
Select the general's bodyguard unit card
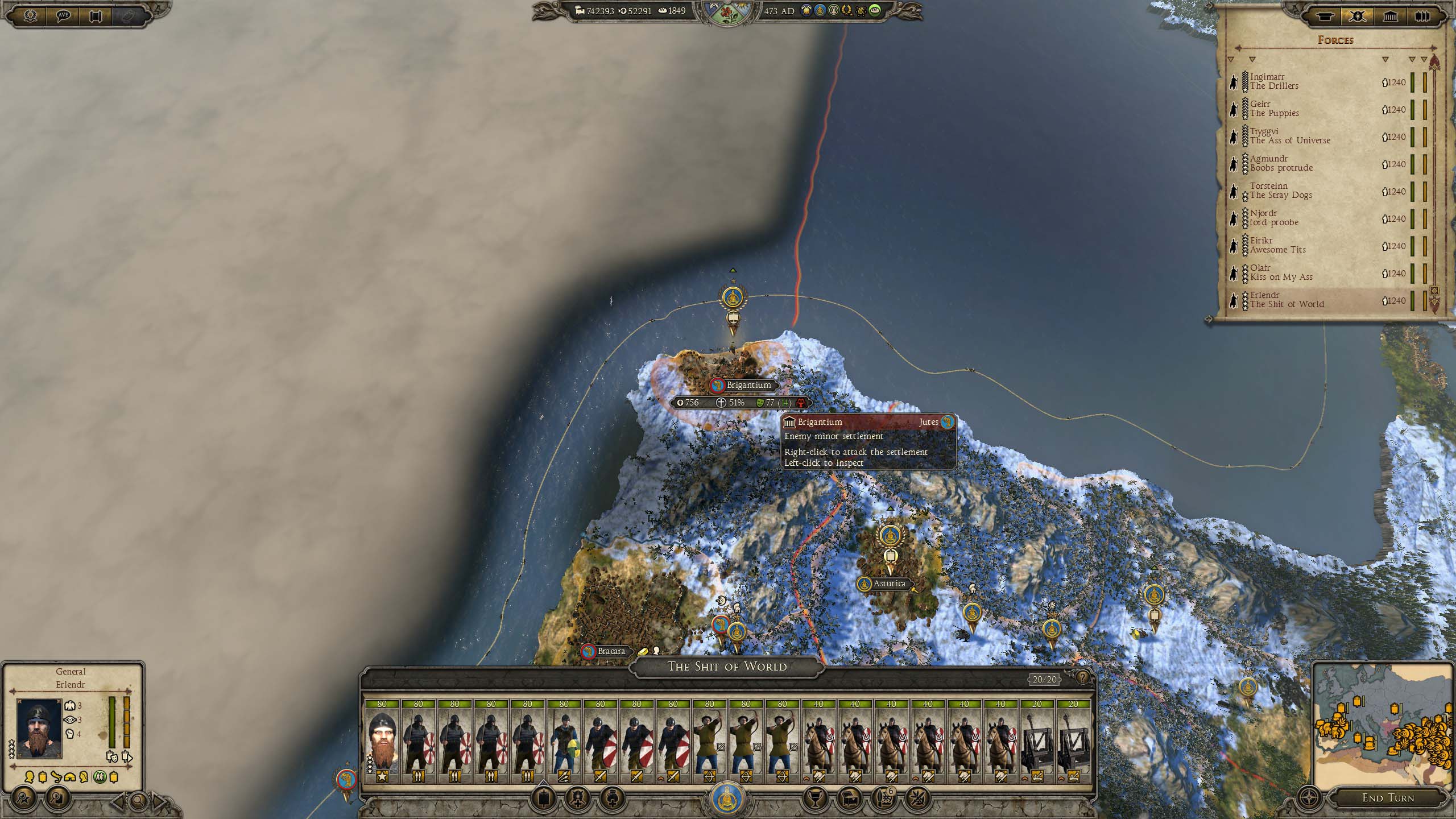[382, 741]
